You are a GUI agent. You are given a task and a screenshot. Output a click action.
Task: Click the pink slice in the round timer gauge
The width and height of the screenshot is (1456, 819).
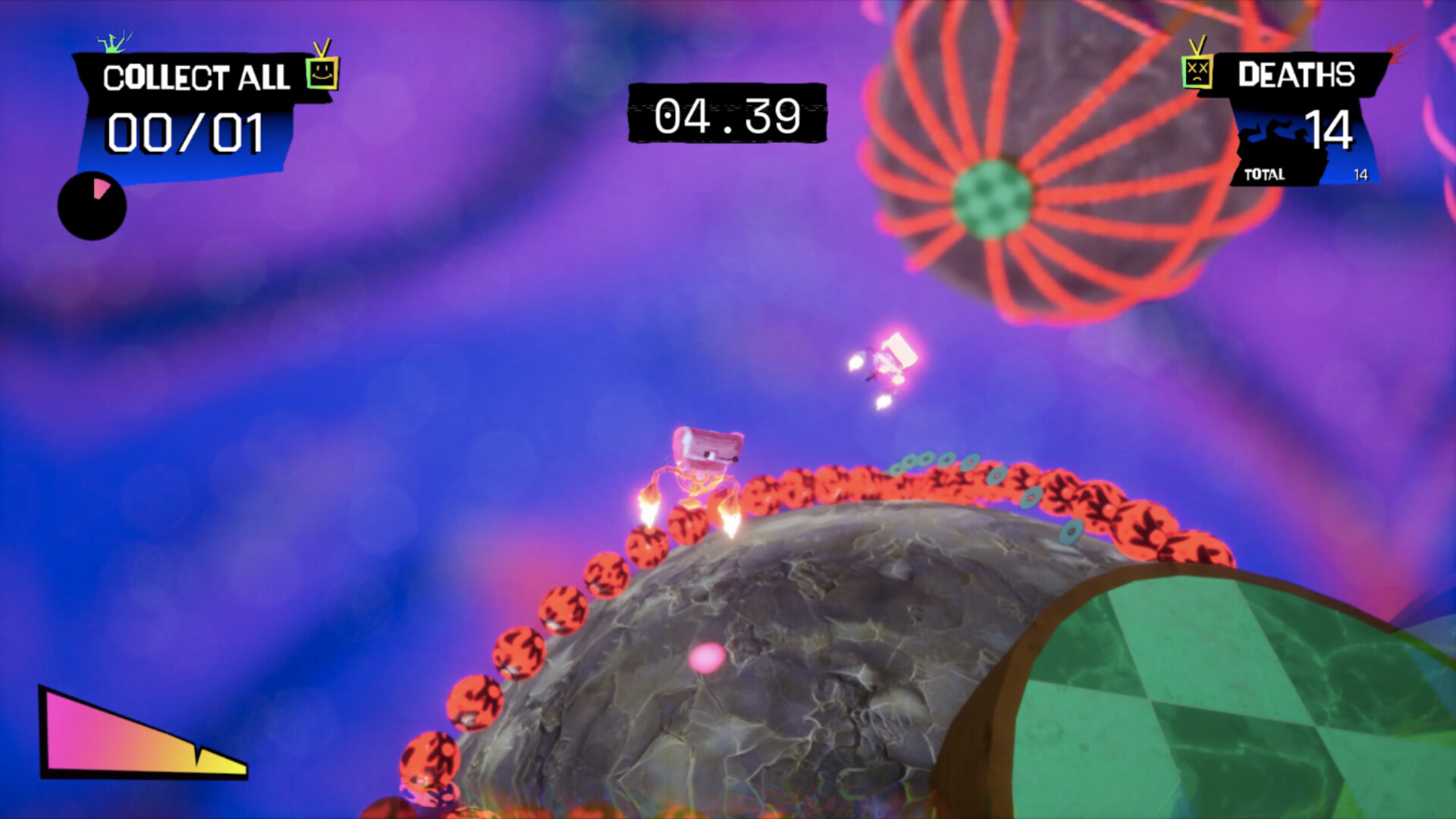point(99,190)
